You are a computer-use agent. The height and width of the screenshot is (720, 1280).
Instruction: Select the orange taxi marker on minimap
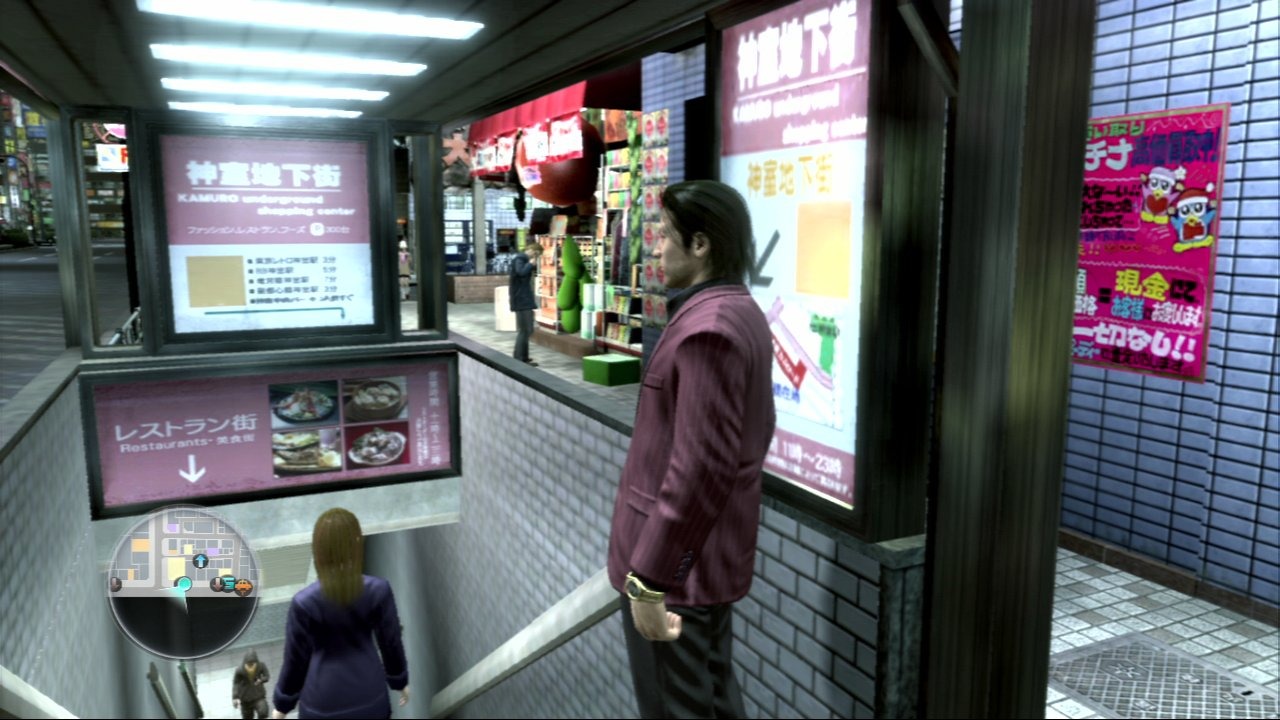pyautogui.click(x=242, y=586)
